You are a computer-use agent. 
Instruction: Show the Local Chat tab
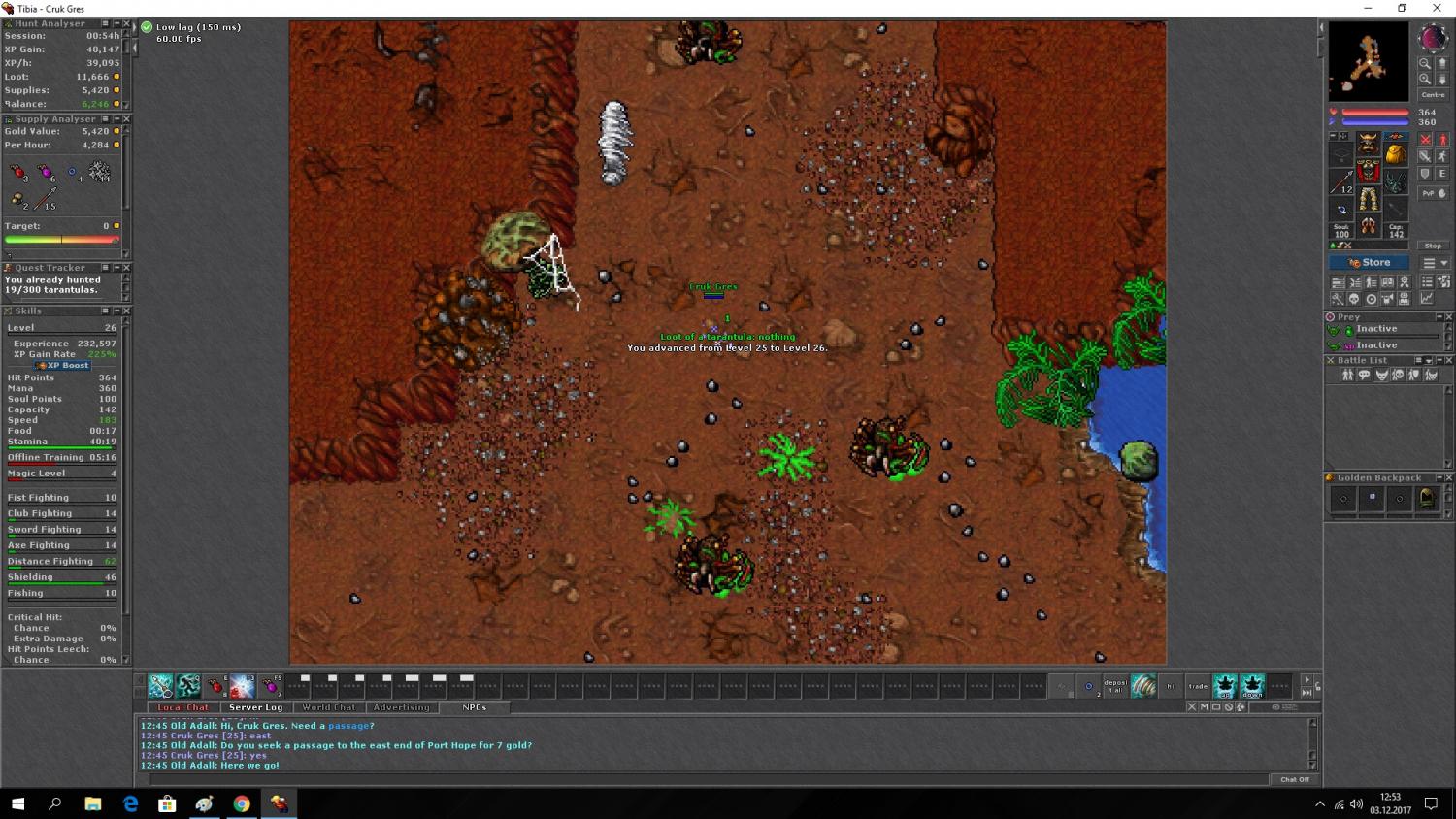pyautogui.click(x=183, y=707)
